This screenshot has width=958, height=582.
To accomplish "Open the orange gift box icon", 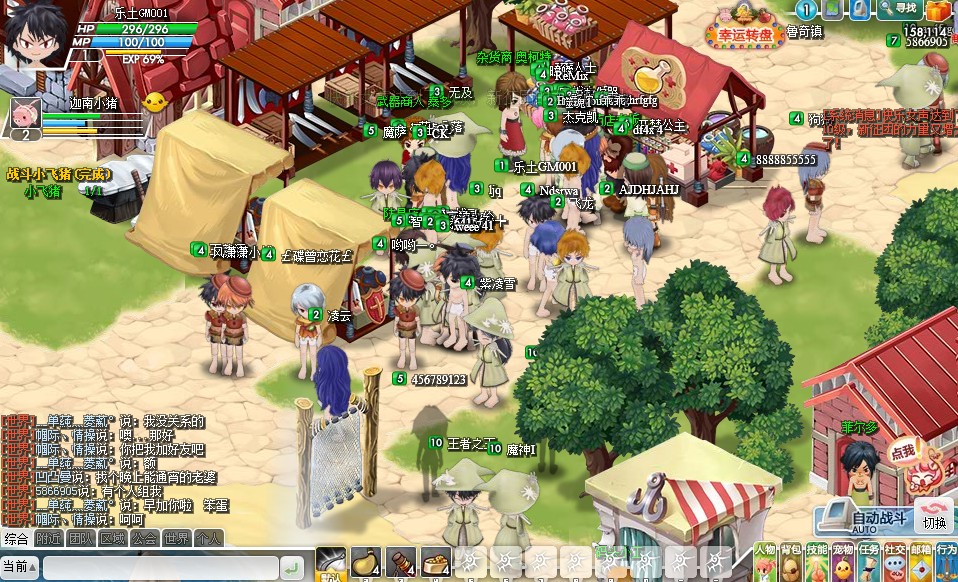I will click(x=937, y=10).
